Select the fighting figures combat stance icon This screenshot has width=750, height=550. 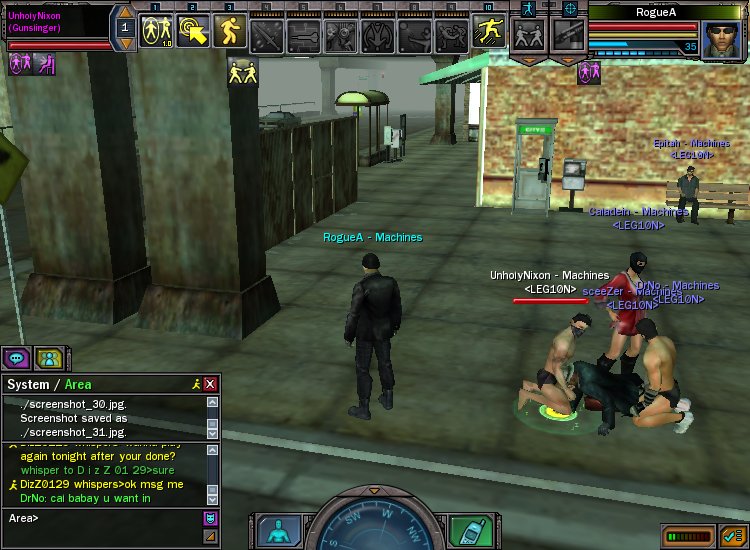(x=528, y=36)
